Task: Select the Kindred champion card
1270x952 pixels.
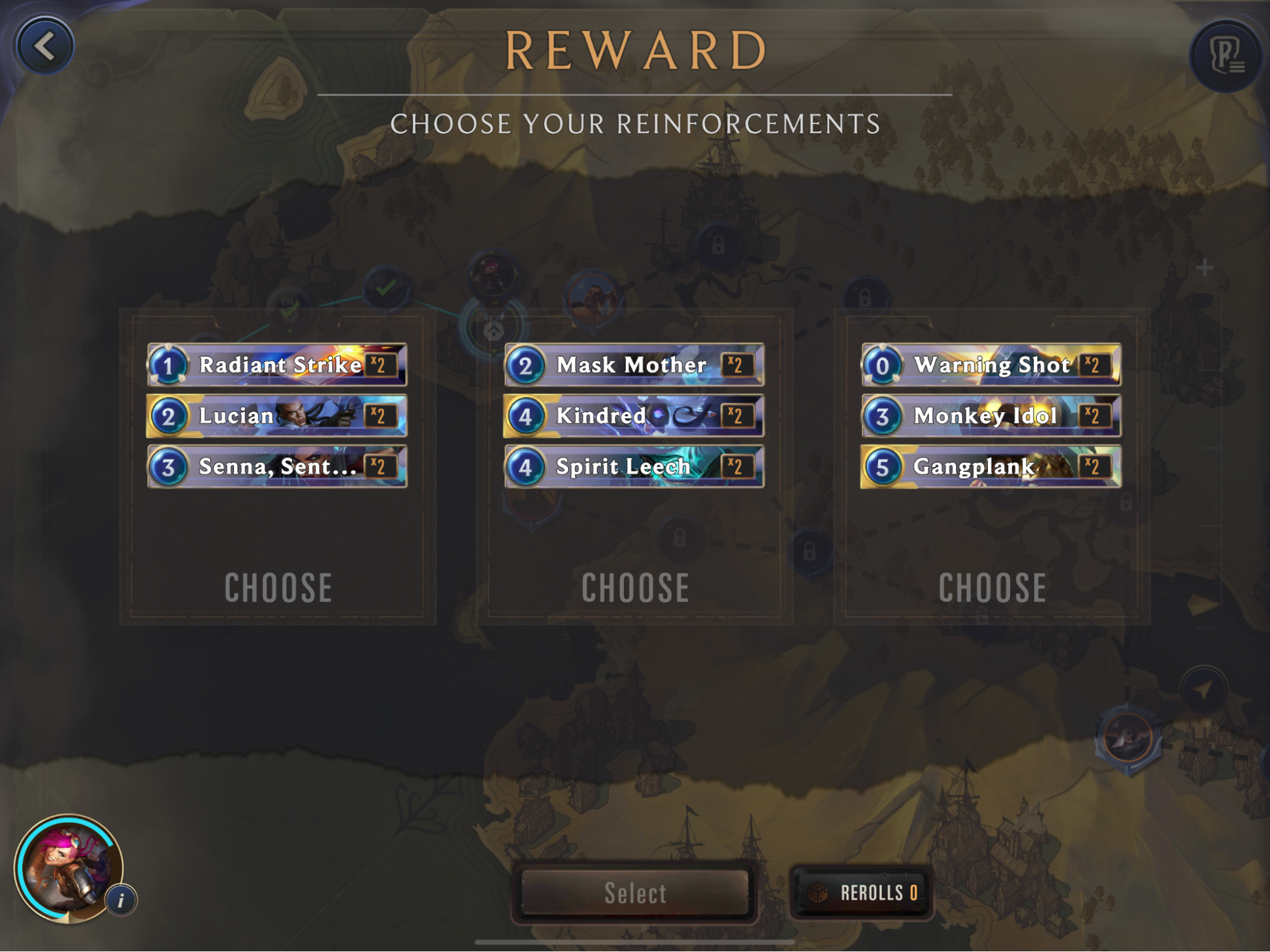Action: tap(634, 416)
